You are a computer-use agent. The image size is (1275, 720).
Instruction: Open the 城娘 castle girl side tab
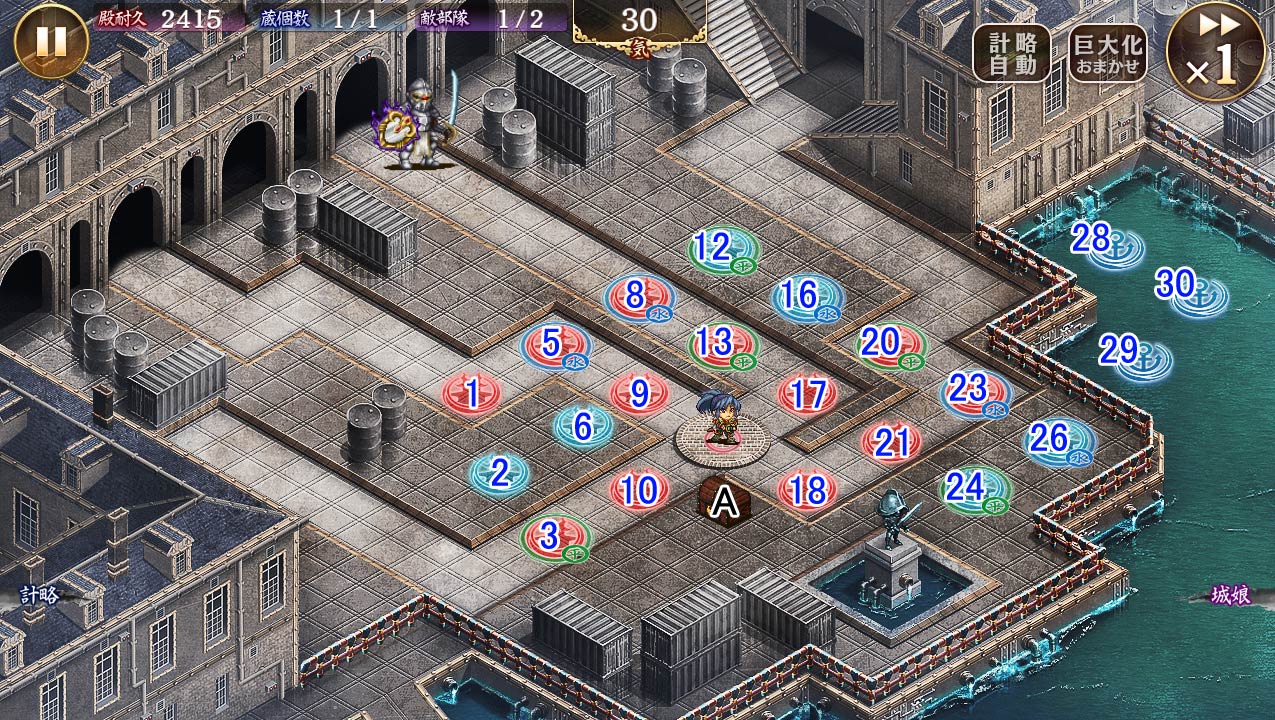pos(1231,595)
